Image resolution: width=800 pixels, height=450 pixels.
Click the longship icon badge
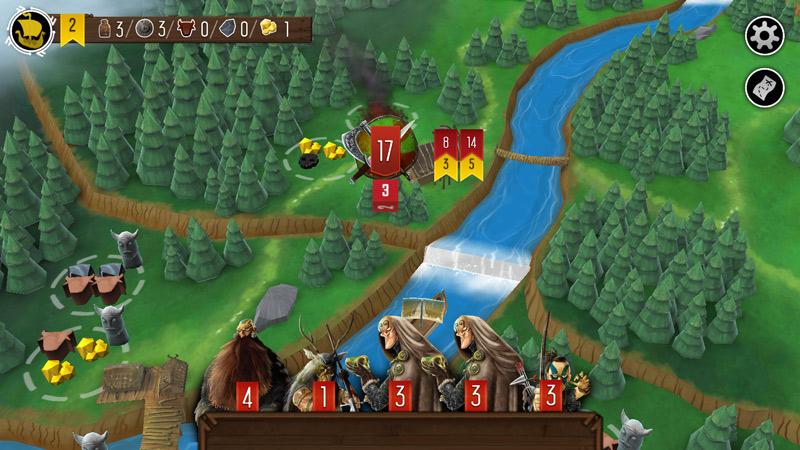click(30, 31)
